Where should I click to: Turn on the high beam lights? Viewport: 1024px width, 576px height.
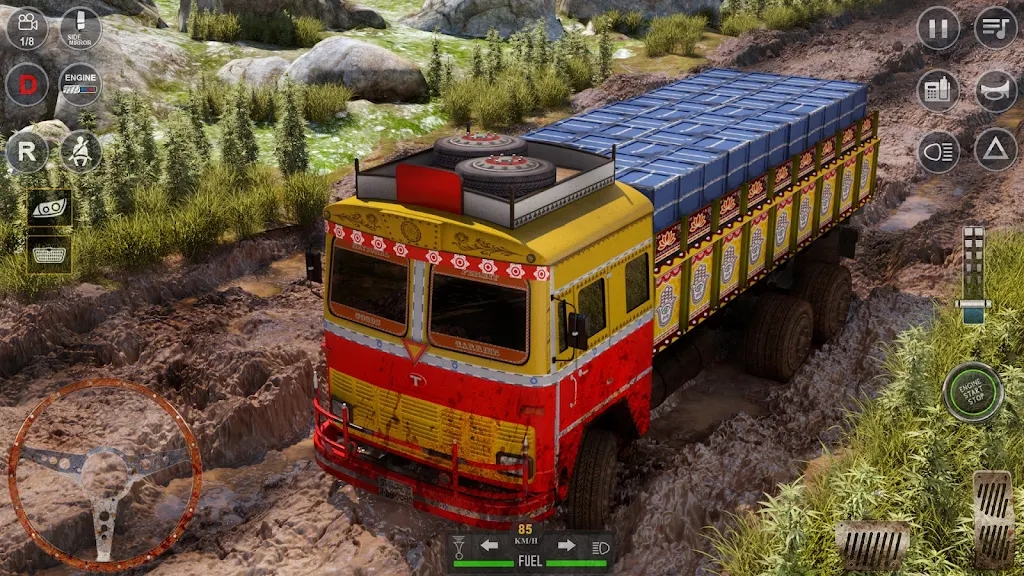pos(938,150)
